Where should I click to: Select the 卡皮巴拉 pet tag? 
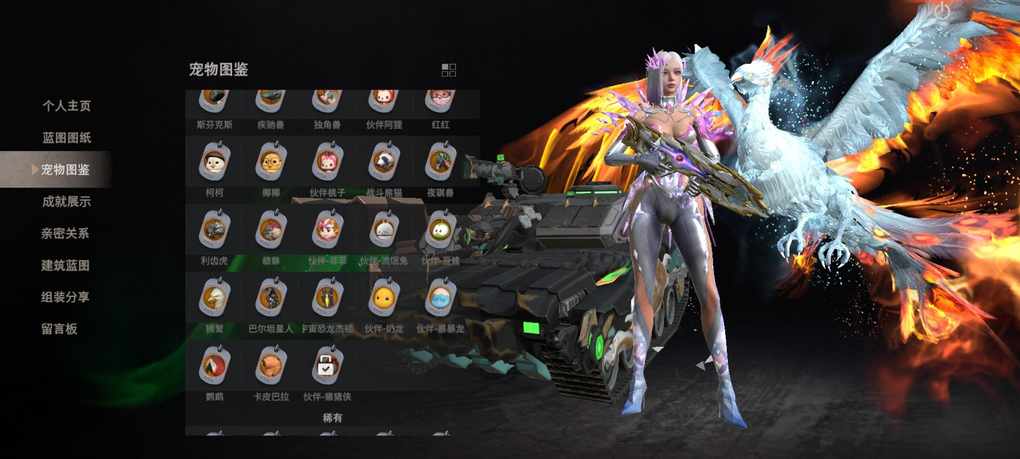coord(270,366)
